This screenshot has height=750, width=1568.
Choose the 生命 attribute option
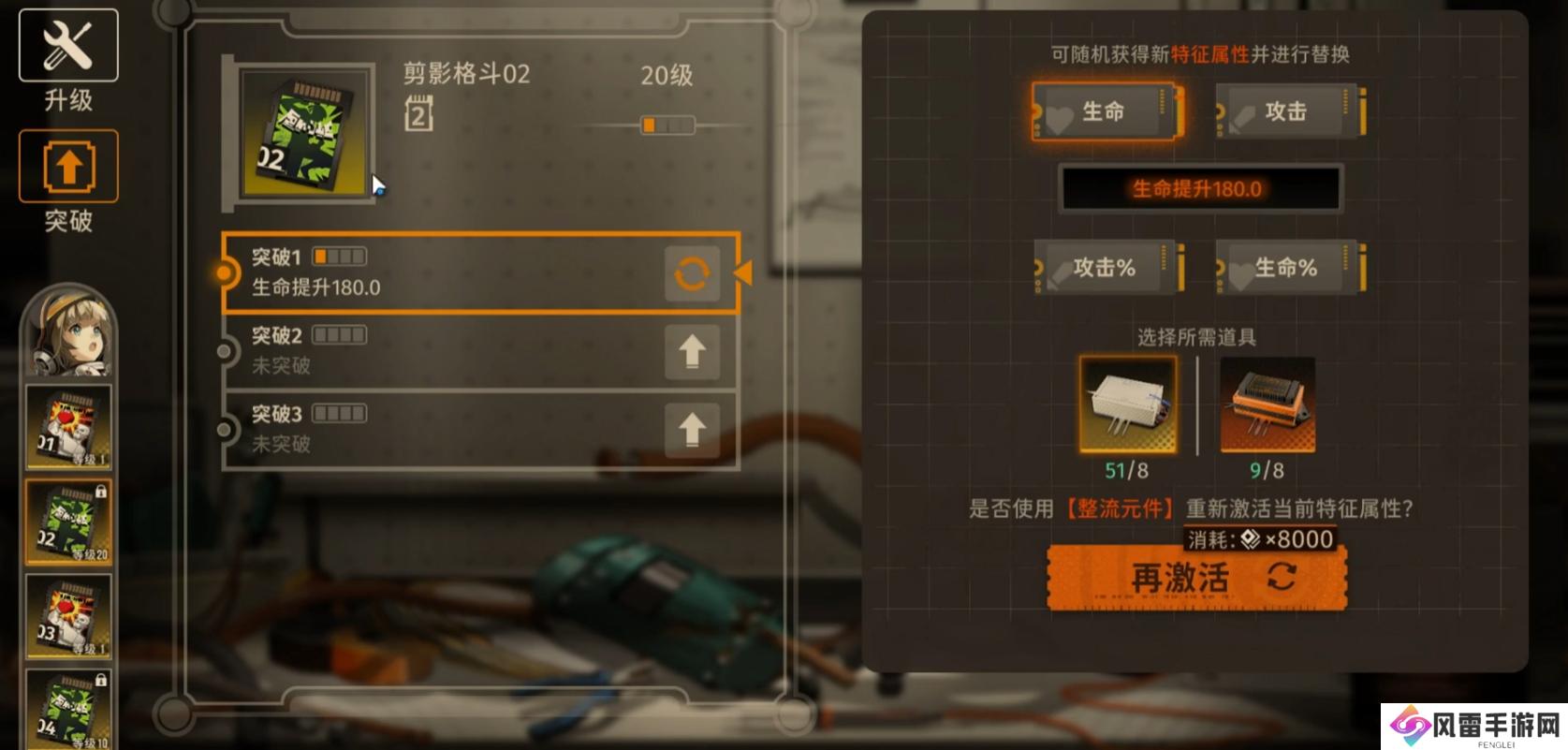click(x=1106, y=112)
